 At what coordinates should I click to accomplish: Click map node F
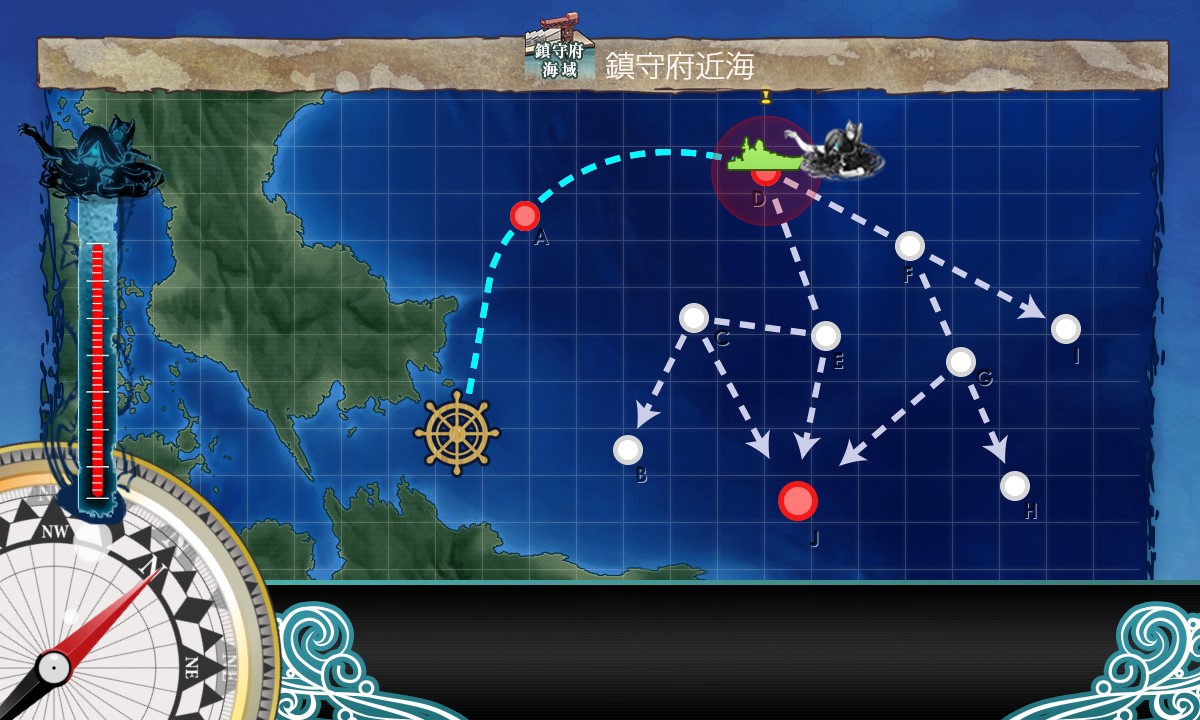(910, 246)
